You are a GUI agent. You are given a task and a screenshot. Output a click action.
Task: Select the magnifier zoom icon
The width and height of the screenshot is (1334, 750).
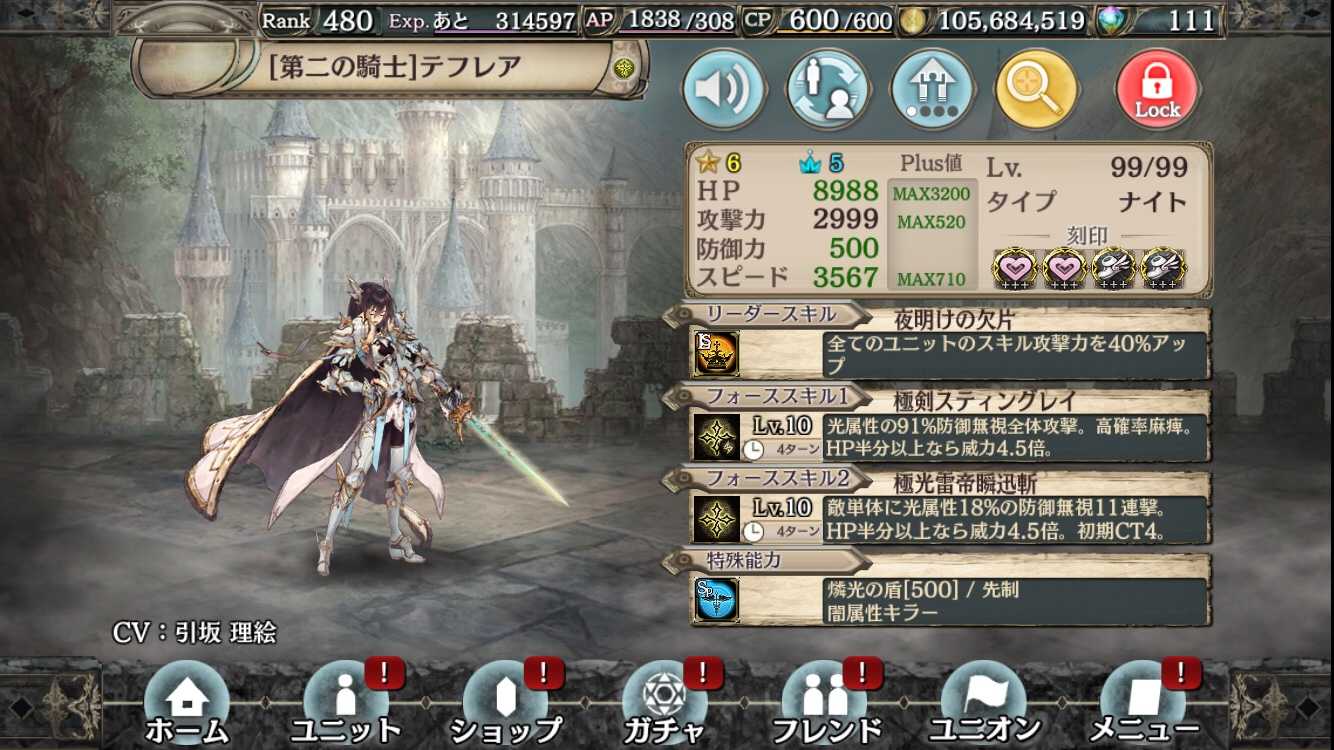coord(1037,89)
